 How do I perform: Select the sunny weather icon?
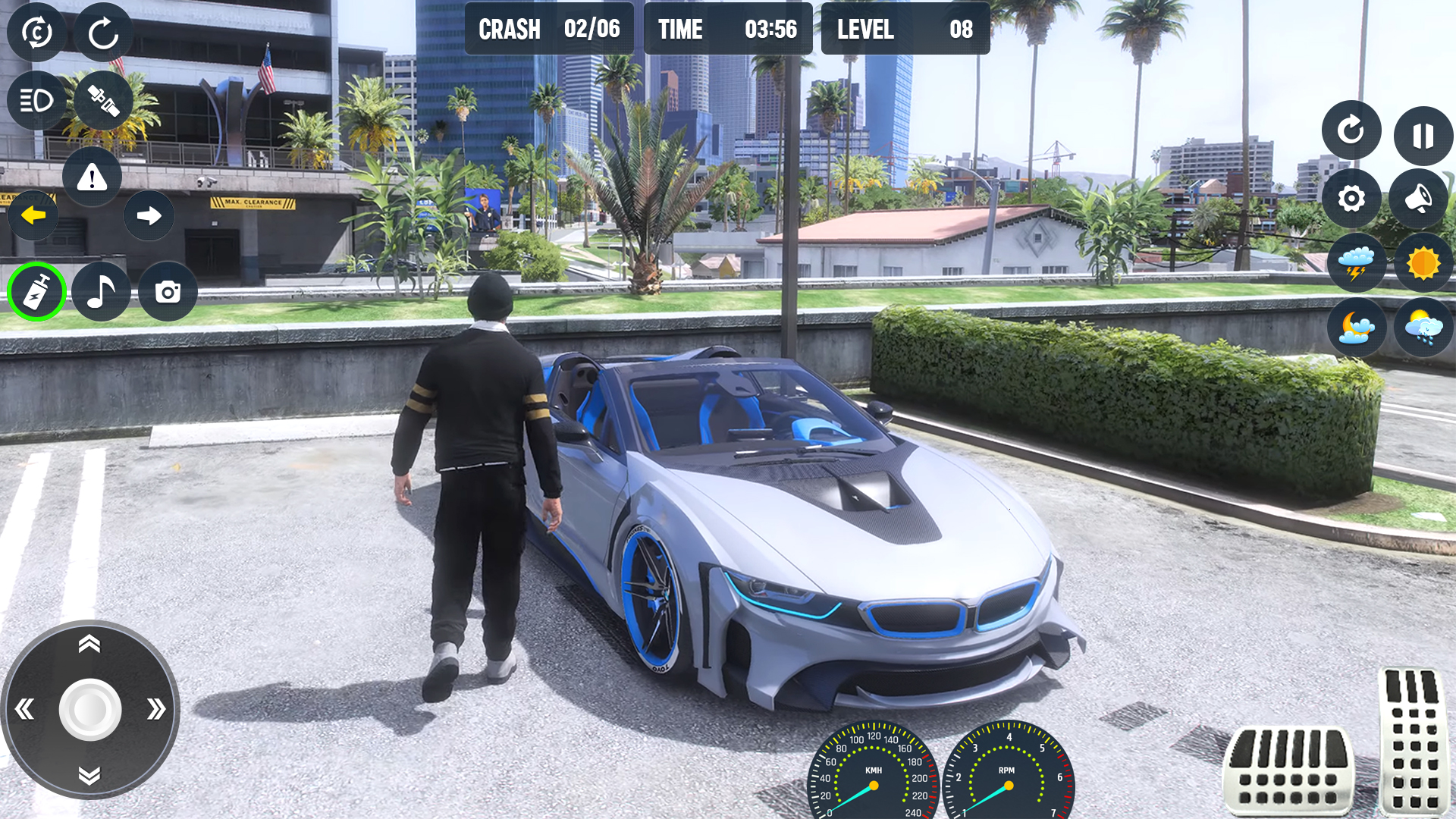point(1423,263)
